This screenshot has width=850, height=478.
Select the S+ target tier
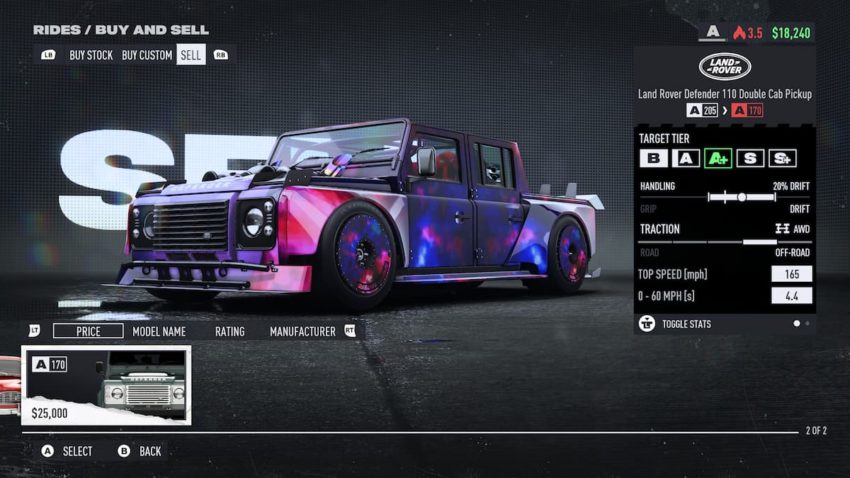point(782,158)
